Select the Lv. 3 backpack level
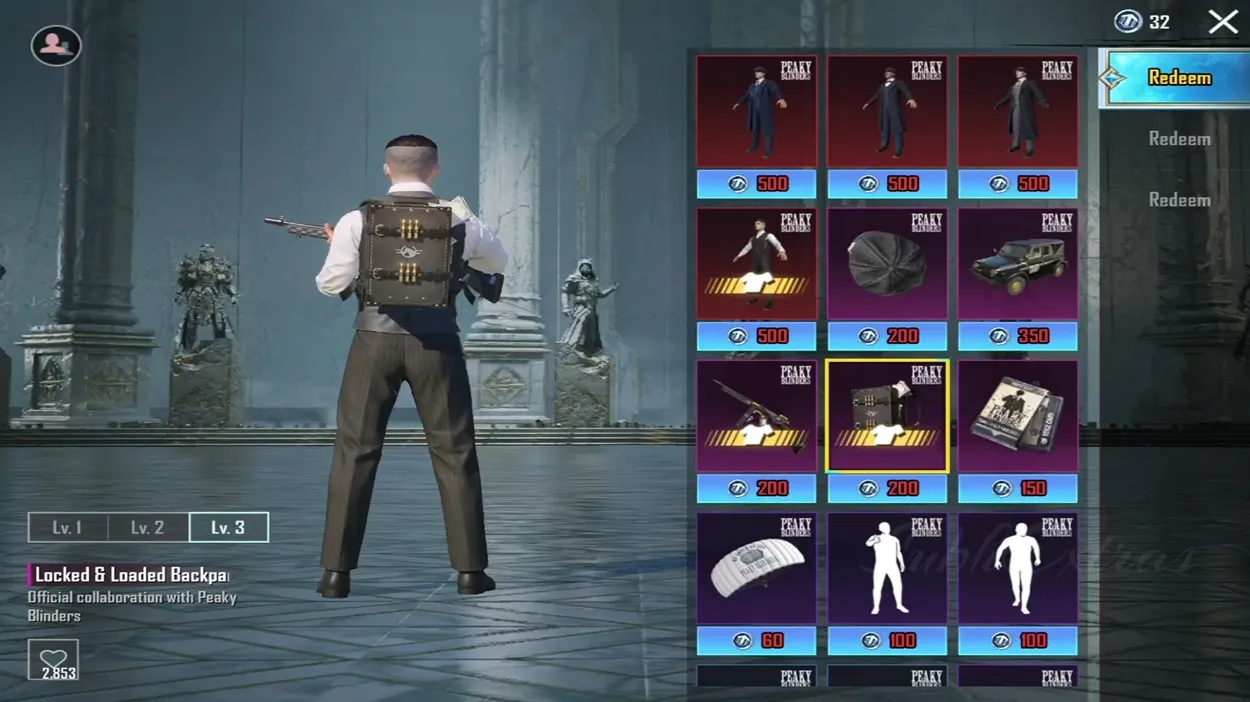Viewport: 1250px width, 702px height. pyautogui.click(x=228, y=527)
